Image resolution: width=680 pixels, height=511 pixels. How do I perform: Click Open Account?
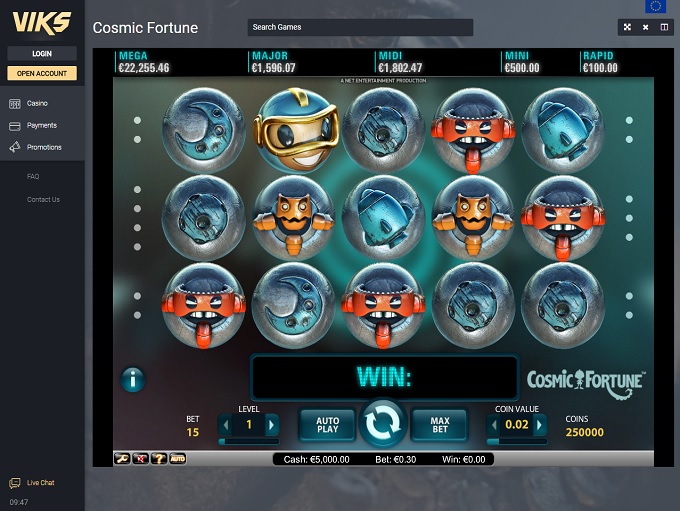pos(42,73)
